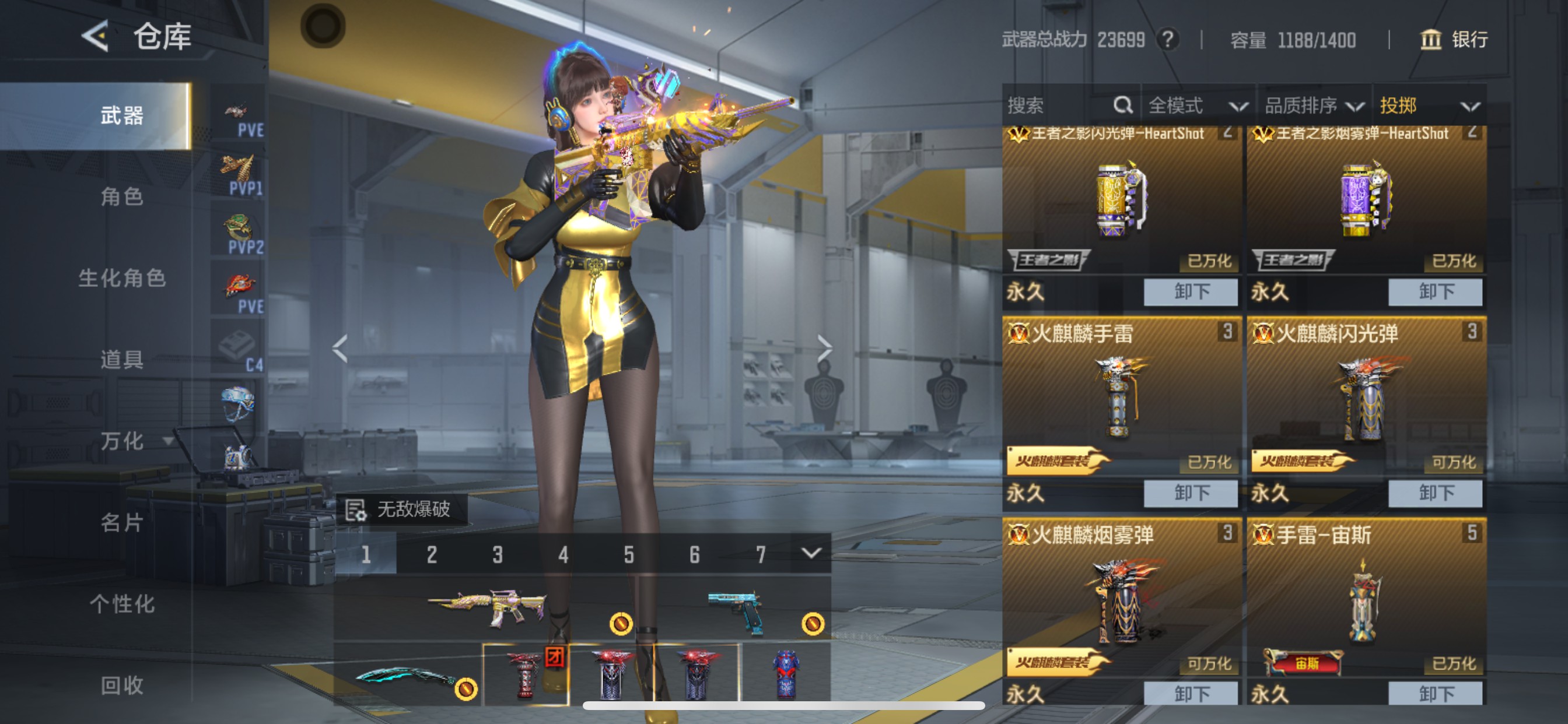
Task: Switch to the 角色 character tab
Action: 122,196
